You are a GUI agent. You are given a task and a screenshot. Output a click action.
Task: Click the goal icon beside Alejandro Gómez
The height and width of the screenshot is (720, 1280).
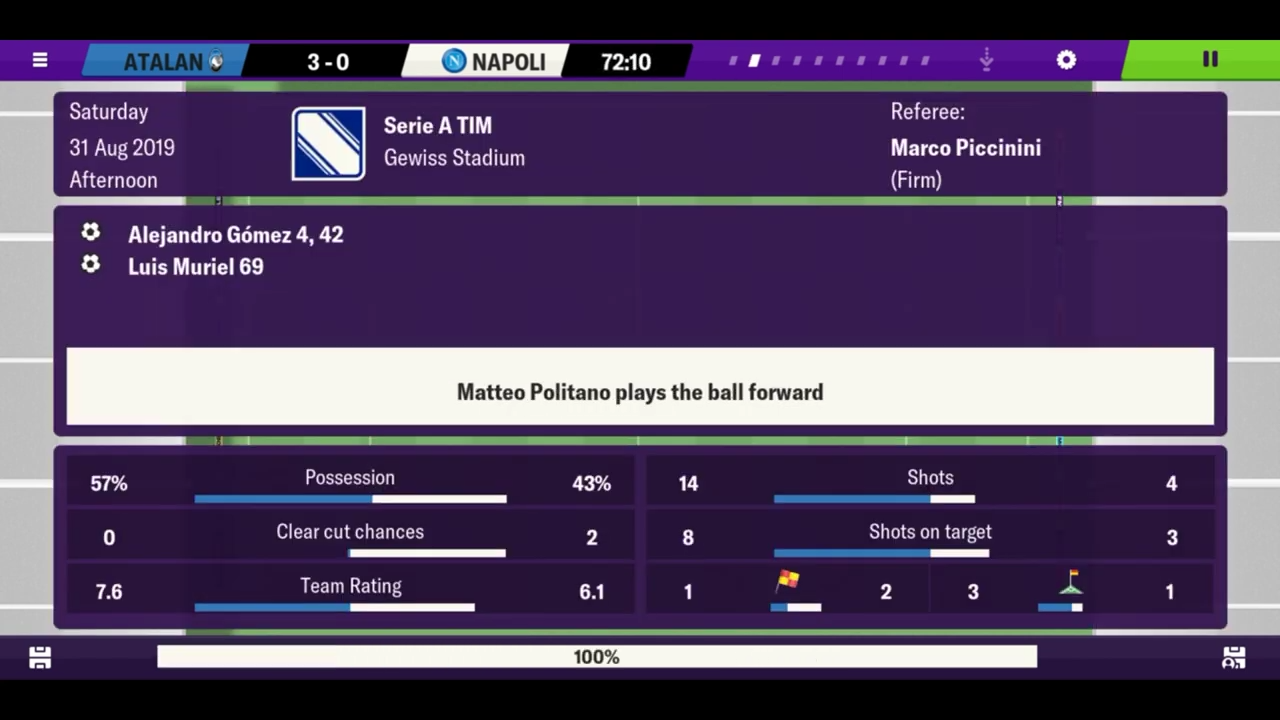(90, 233)
